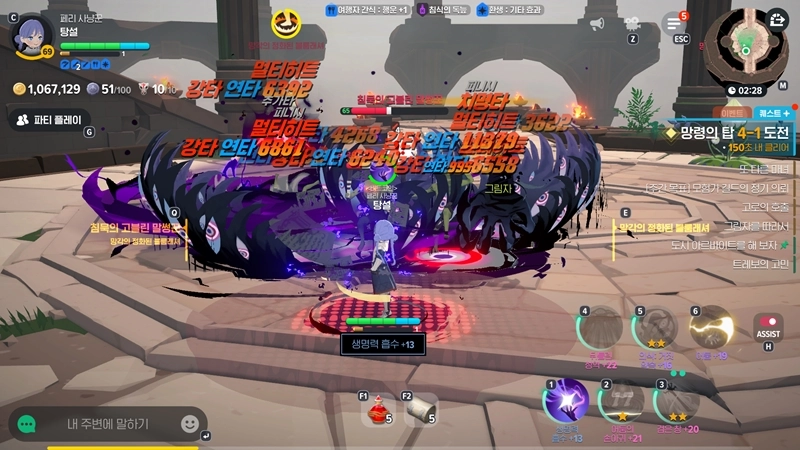Toggle the ASSIST switch

pyautogui.click(x=768, y=329)
